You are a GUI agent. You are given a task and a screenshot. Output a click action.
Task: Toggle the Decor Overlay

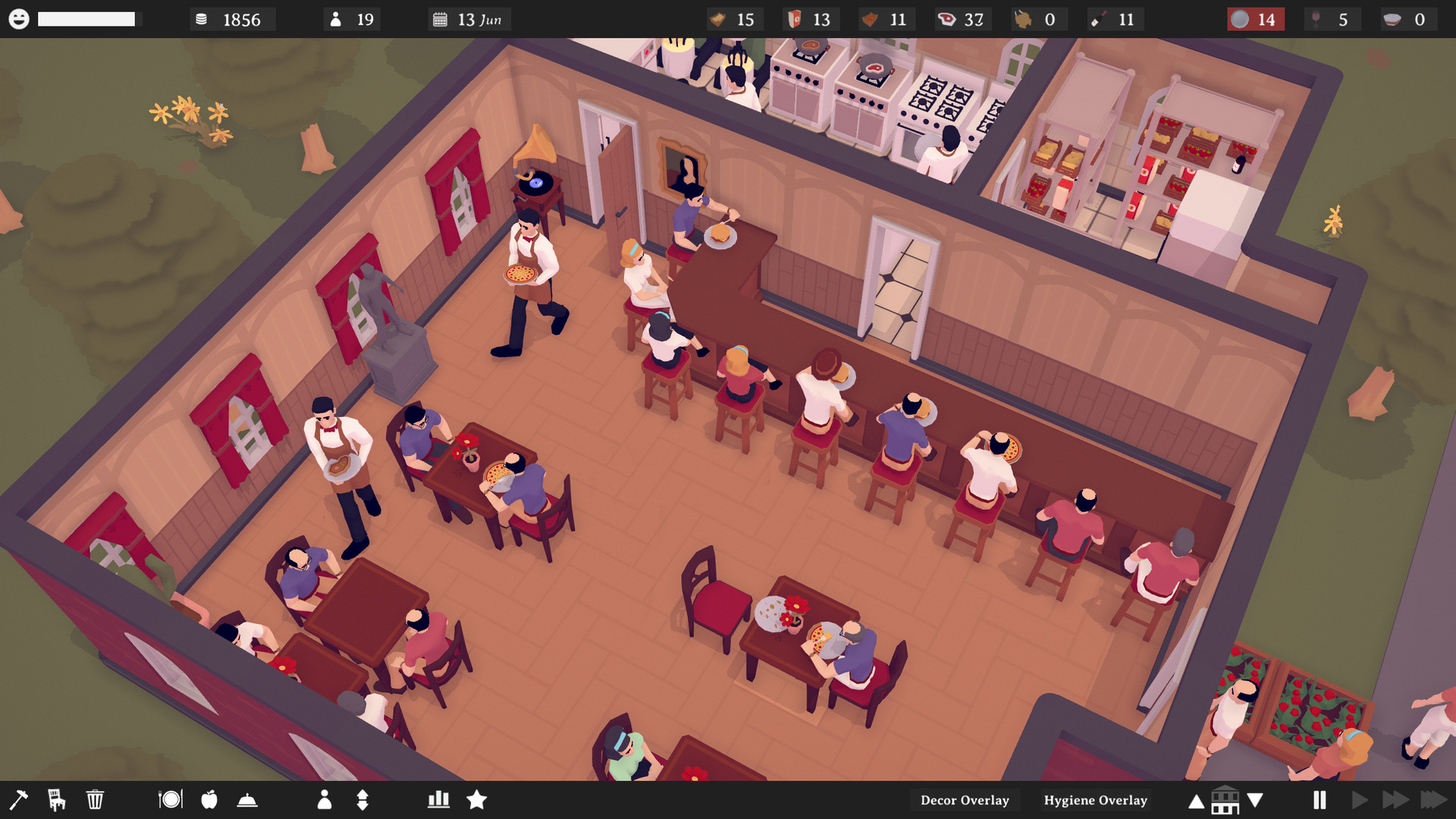[964, 800]
